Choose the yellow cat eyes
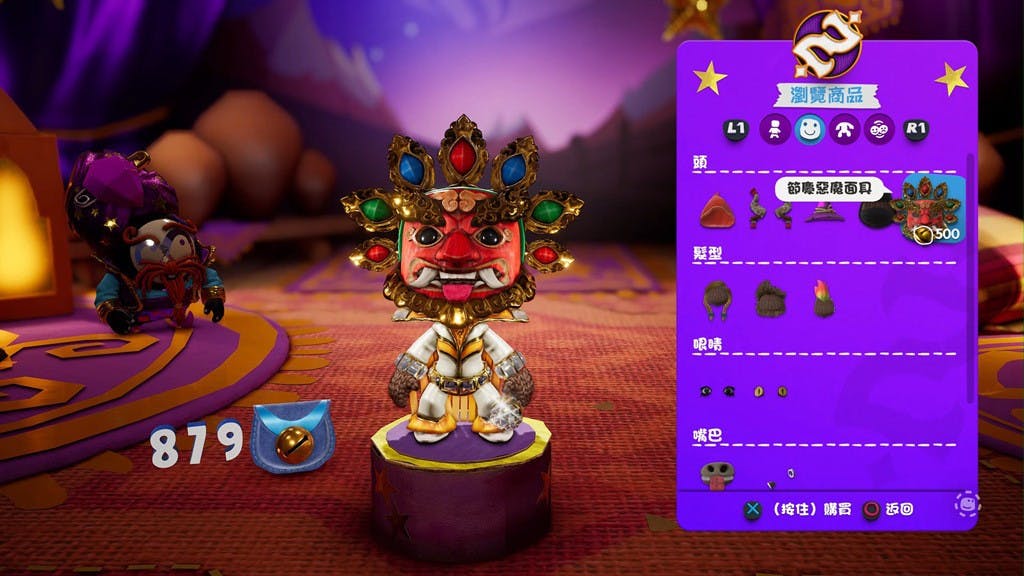The image size is (1024, 576). point(770,391)
